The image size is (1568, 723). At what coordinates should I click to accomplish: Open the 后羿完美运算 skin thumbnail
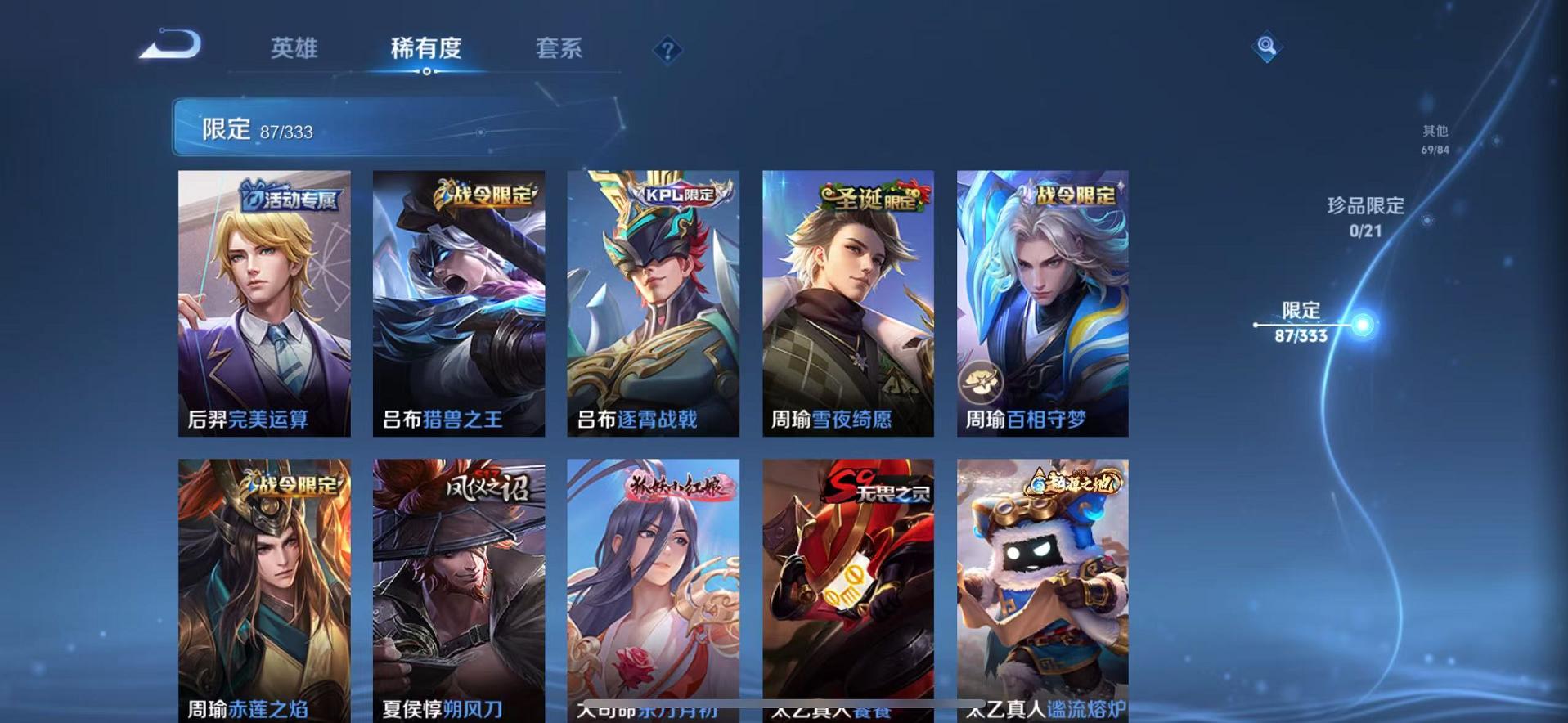[x=263, y=303]
